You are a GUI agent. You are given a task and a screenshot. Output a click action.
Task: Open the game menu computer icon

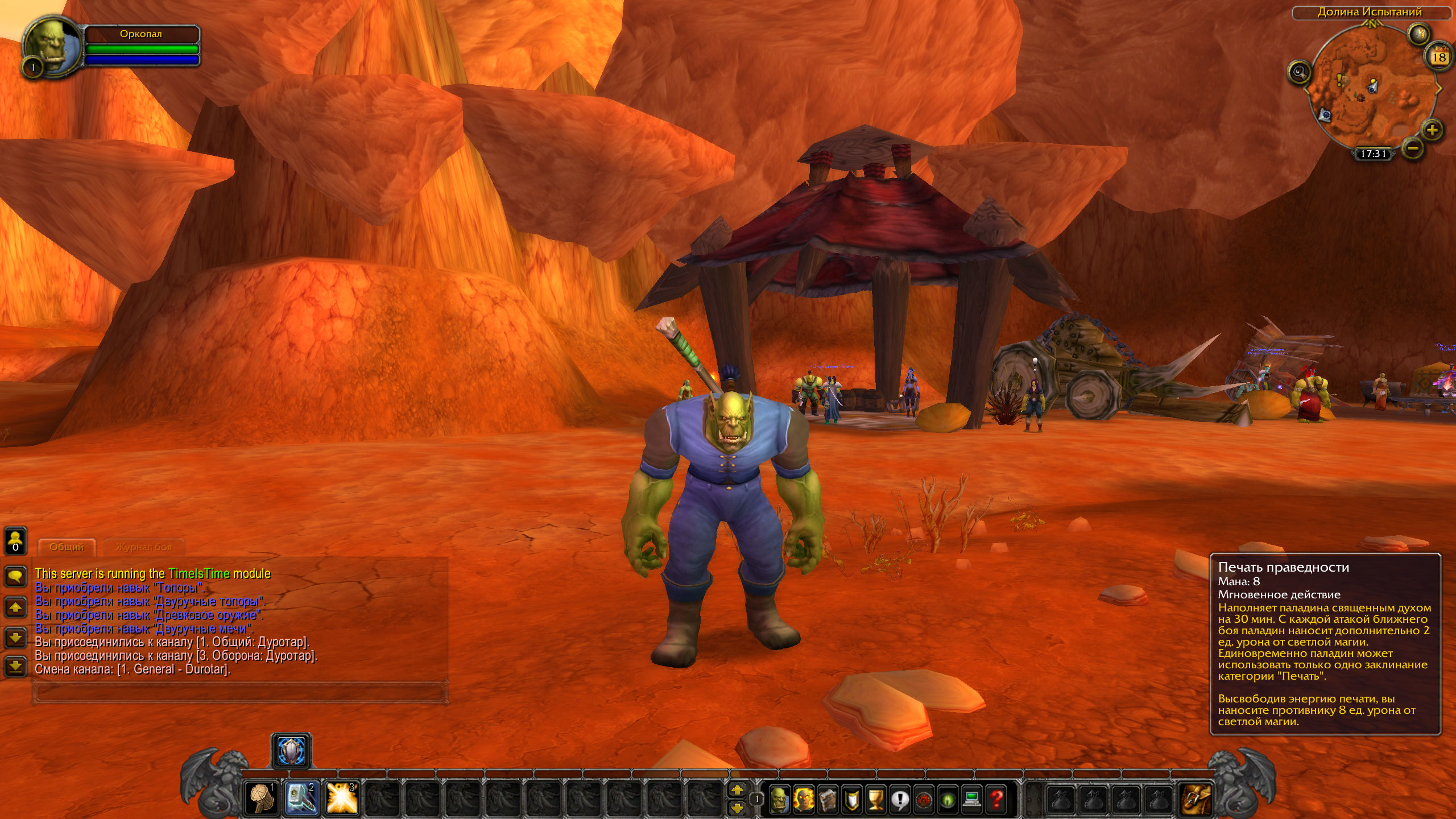972,799
